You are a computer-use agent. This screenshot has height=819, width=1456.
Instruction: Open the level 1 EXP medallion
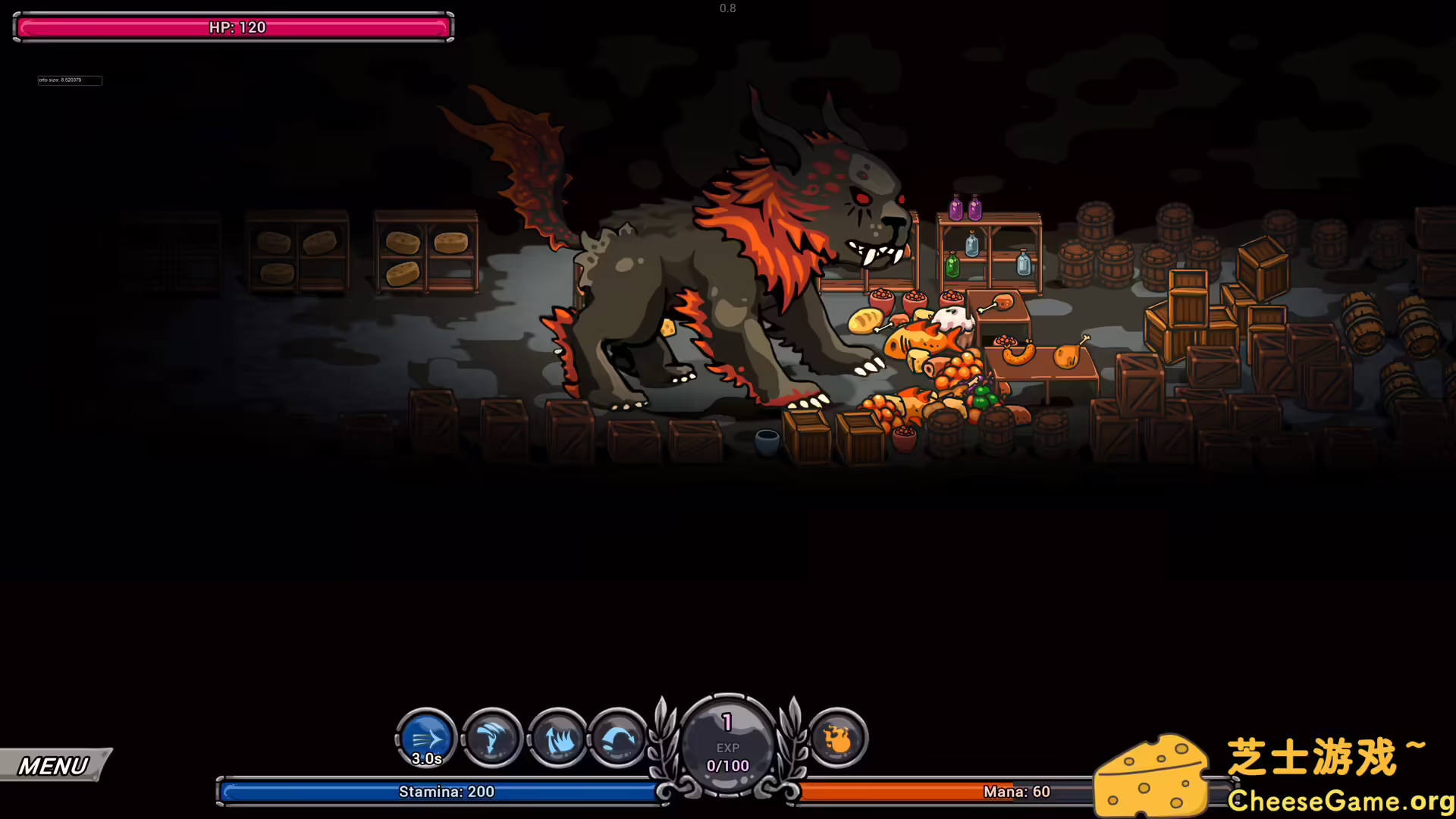click(727, 739)
